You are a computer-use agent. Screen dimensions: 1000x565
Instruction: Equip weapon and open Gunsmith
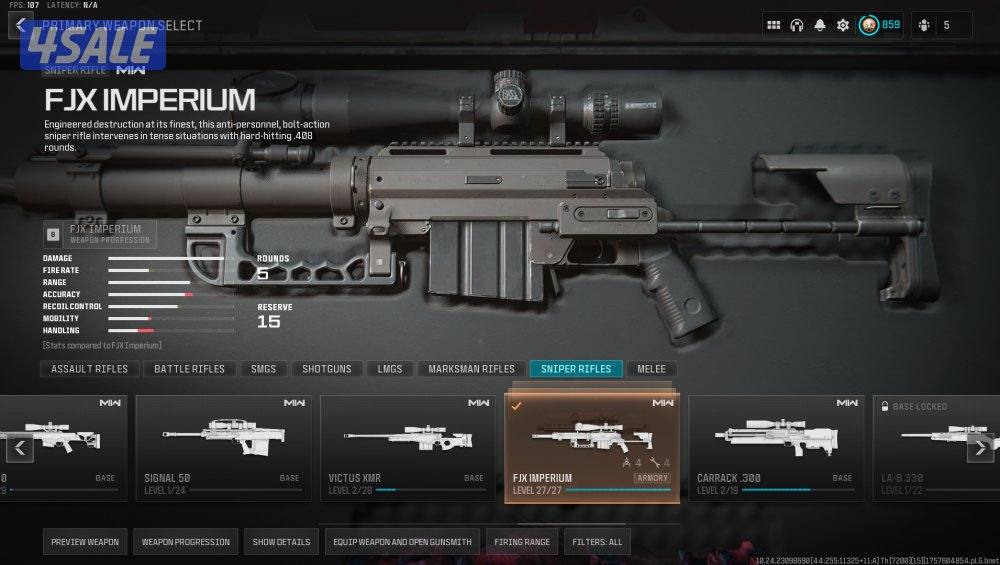(x=402, y=542)
